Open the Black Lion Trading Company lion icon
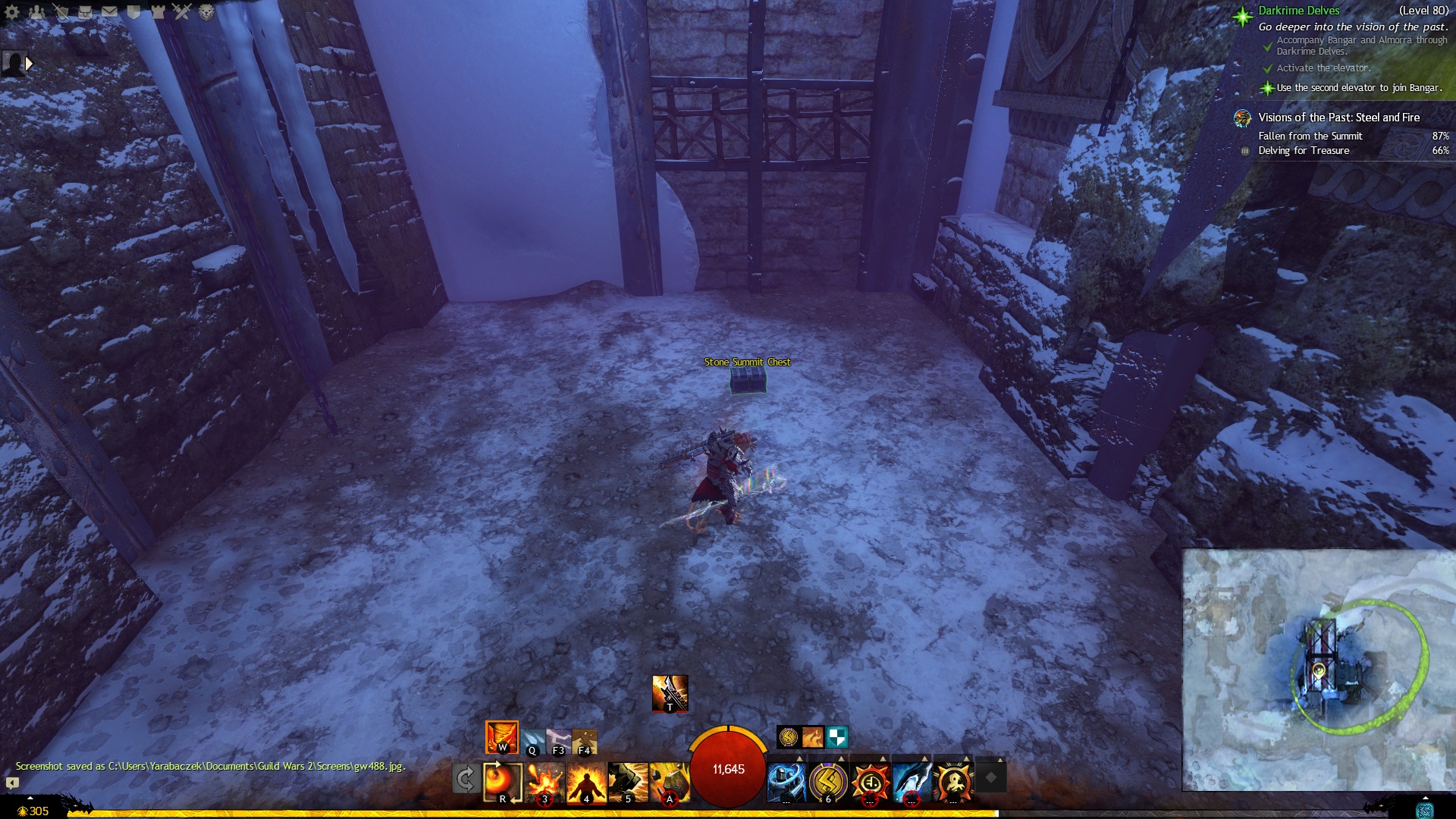Screen dimensions: 1456x819 pyautogui.click(x=206, y=12)
